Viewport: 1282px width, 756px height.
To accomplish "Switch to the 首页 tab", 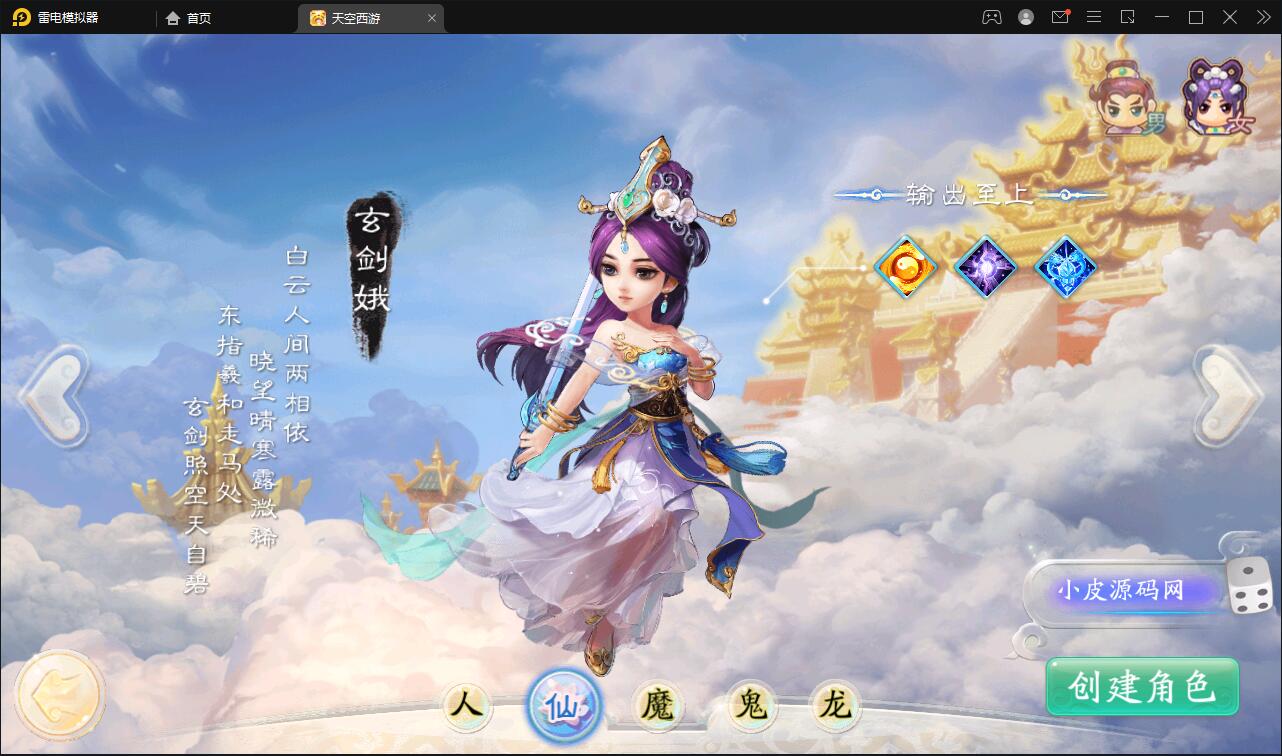I will (188, 17).
